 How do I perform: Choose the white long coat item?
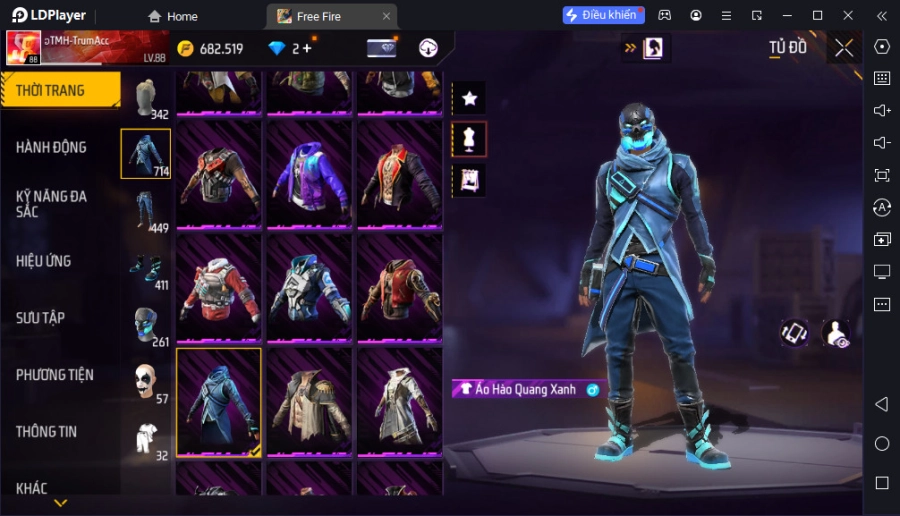coord(399,402)
